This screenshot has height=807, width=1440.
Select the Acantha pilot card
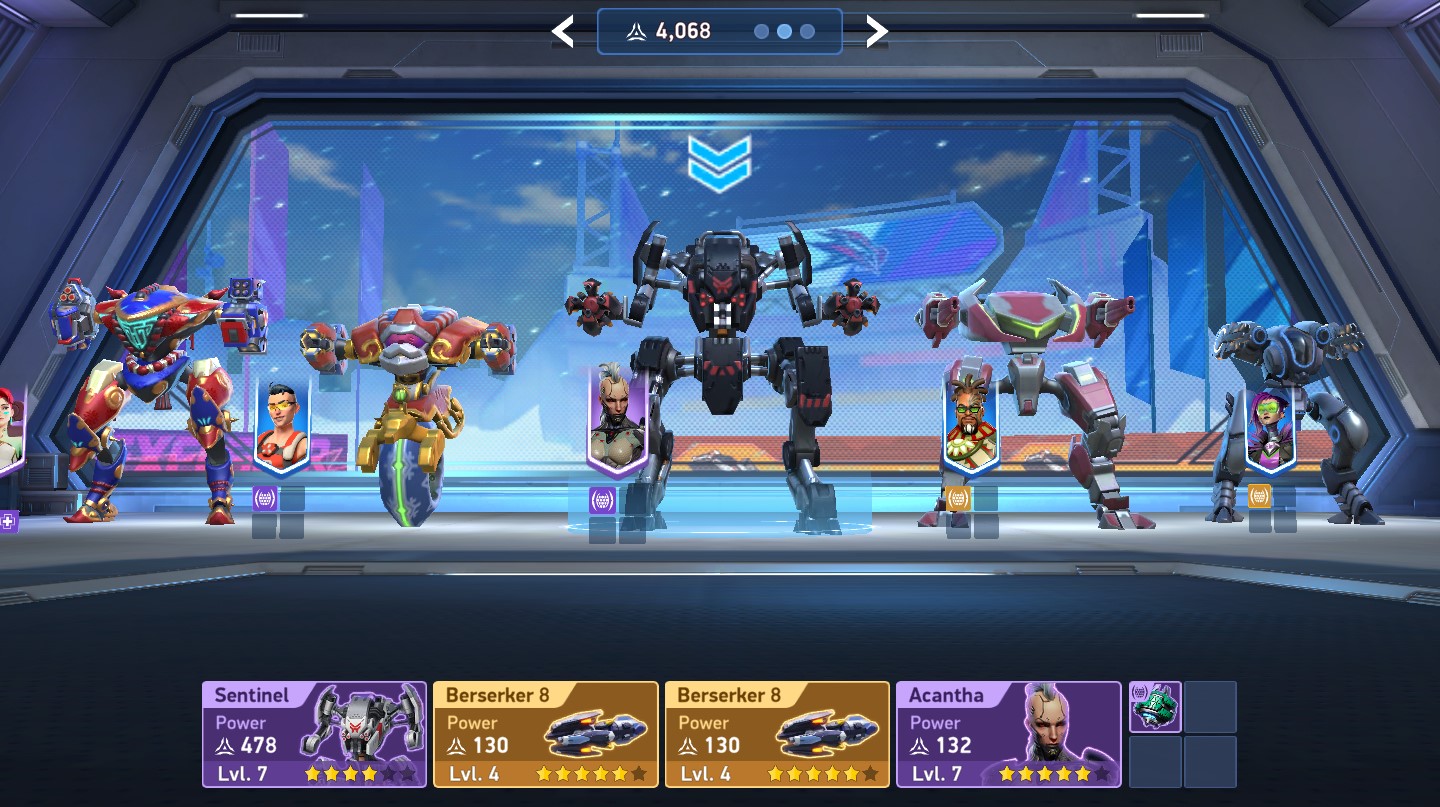click(x=1008, y=734)
